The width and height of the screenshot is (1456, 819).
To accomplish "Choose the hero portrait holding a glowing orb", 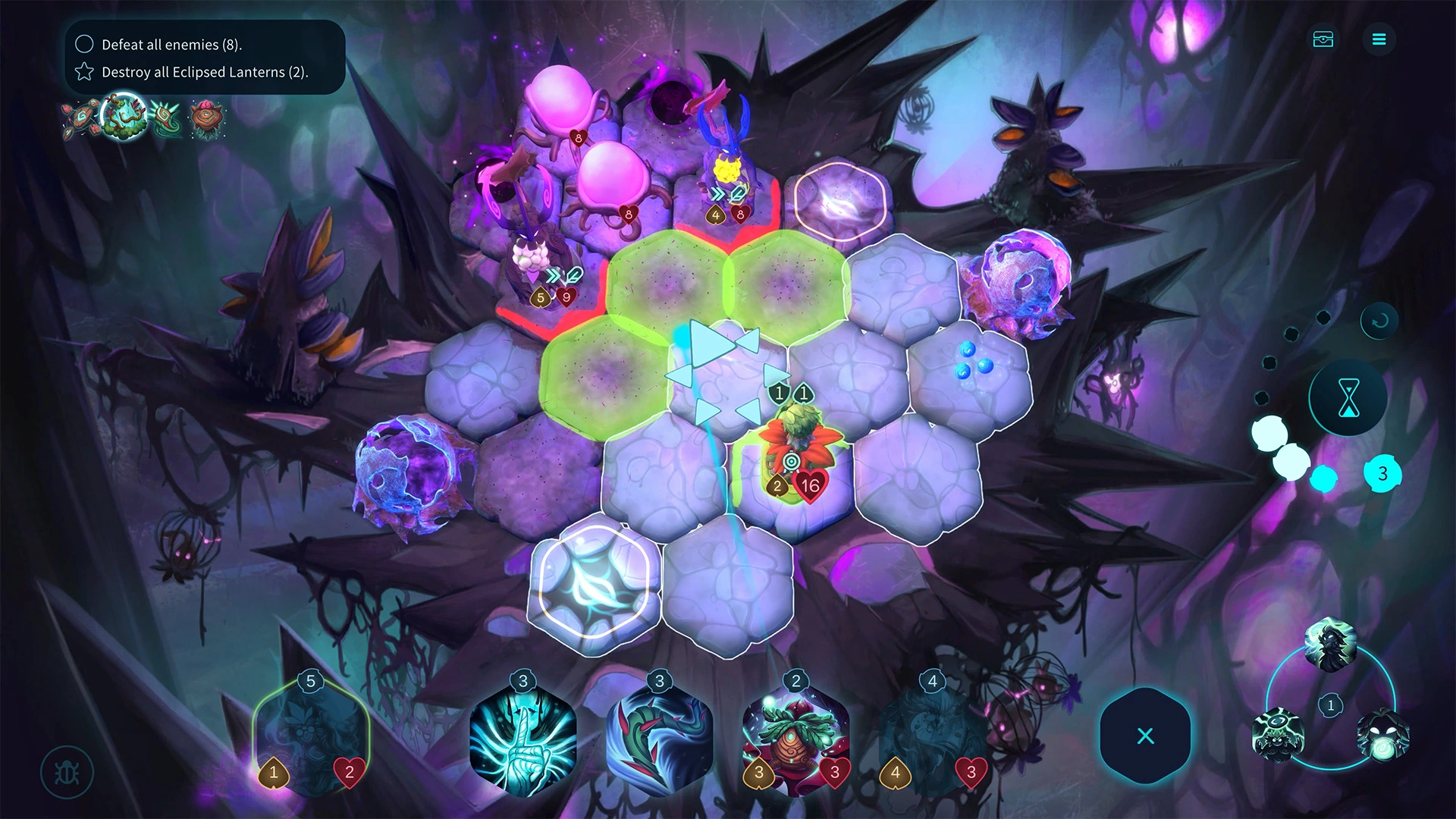I will tap(1382, 735).
